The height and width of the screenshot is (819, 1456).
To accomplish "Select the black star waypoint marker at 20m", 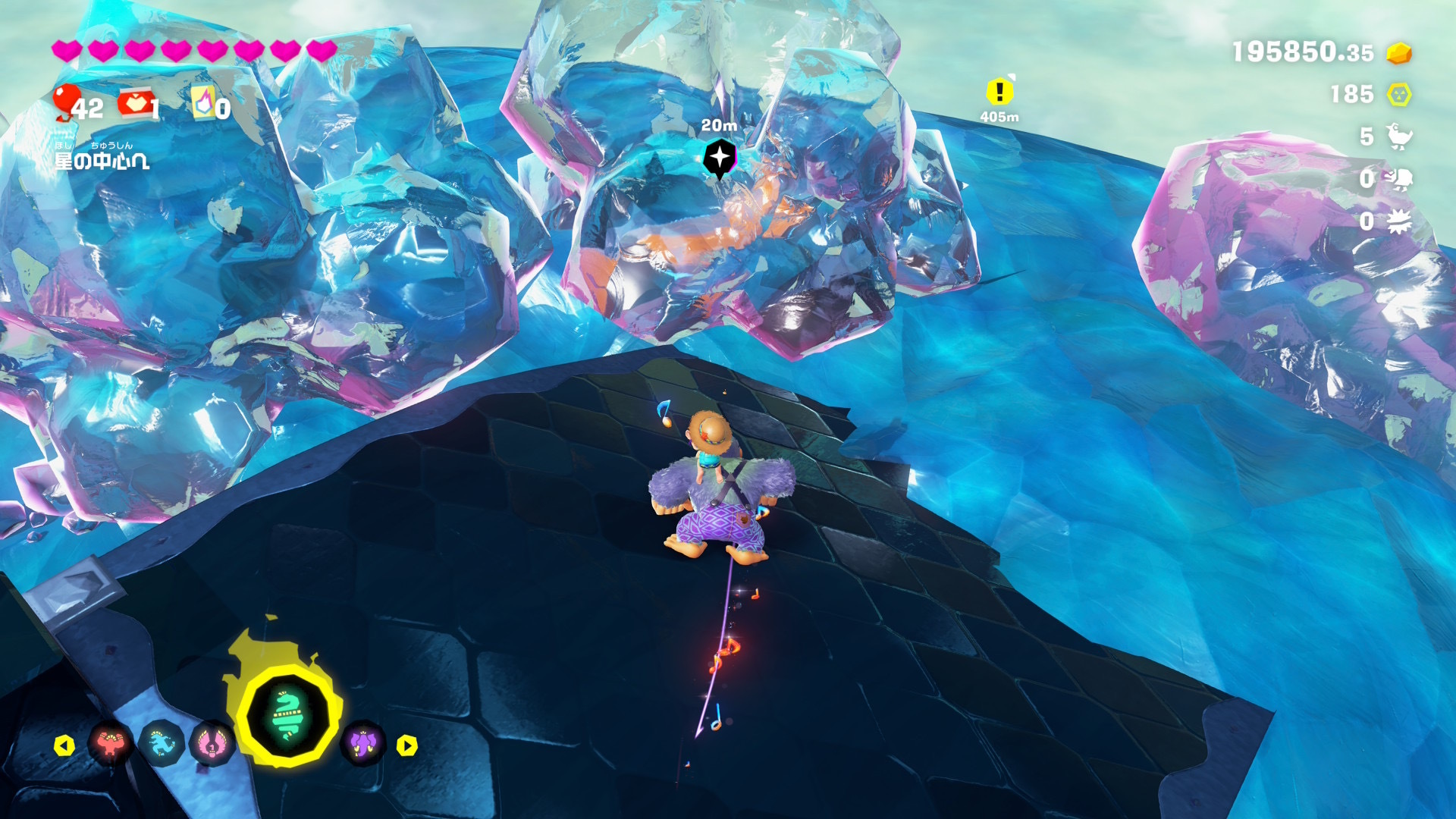I will point(719,158).
